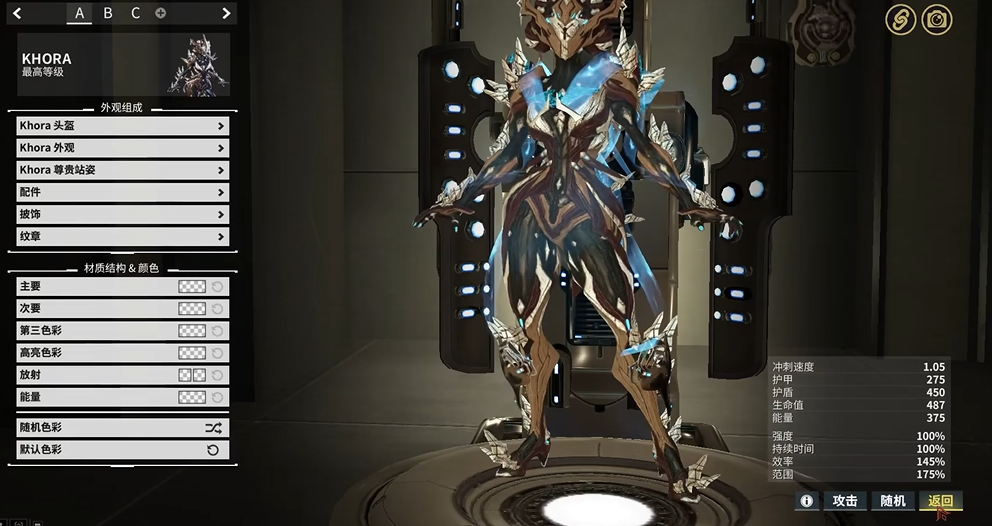The image size is (992, 526).
Task: Switch to appearance config tab B
Action: click(x=108, y=13)
